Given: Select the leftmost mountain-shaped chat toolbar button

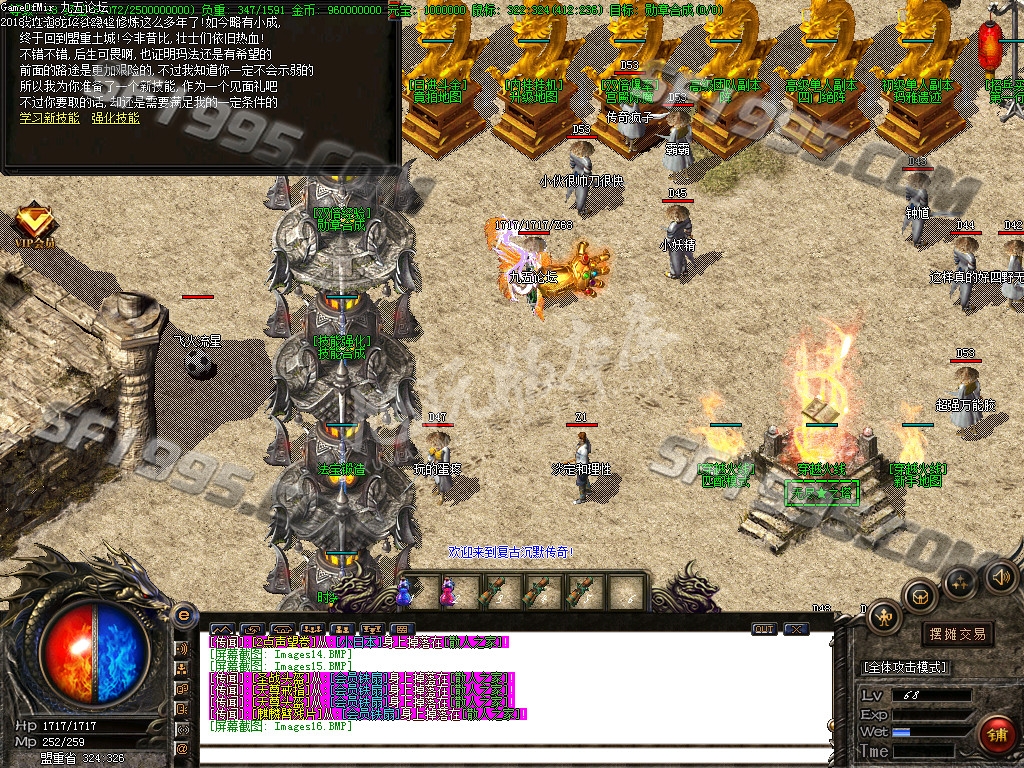Looking at the screenshot, I should tap(220, 629).
